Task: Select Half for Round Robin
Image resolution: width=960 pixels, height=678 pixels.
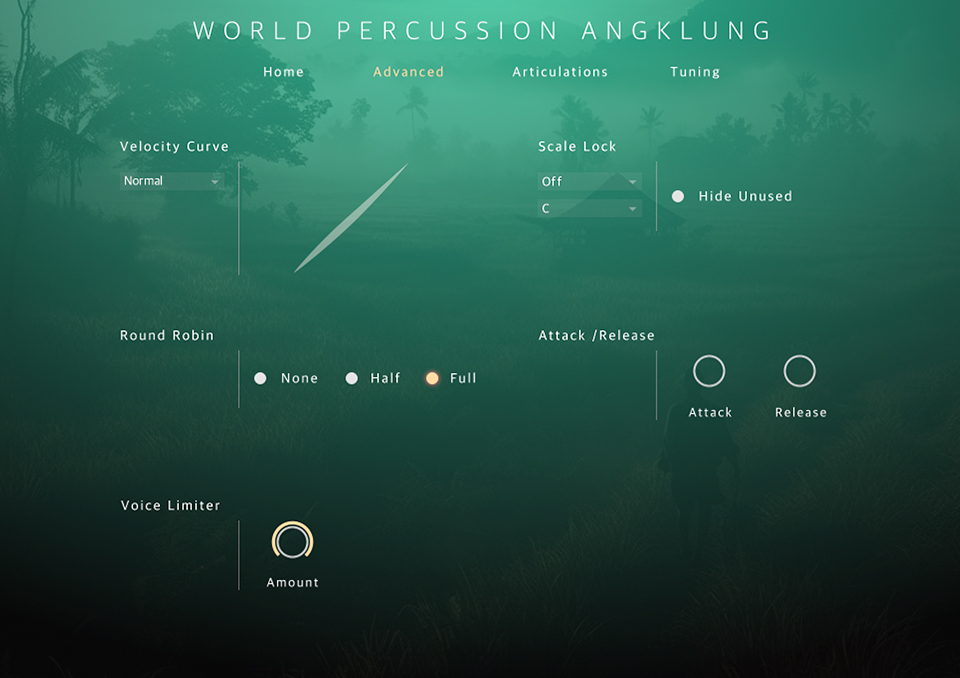Action: 352,378
